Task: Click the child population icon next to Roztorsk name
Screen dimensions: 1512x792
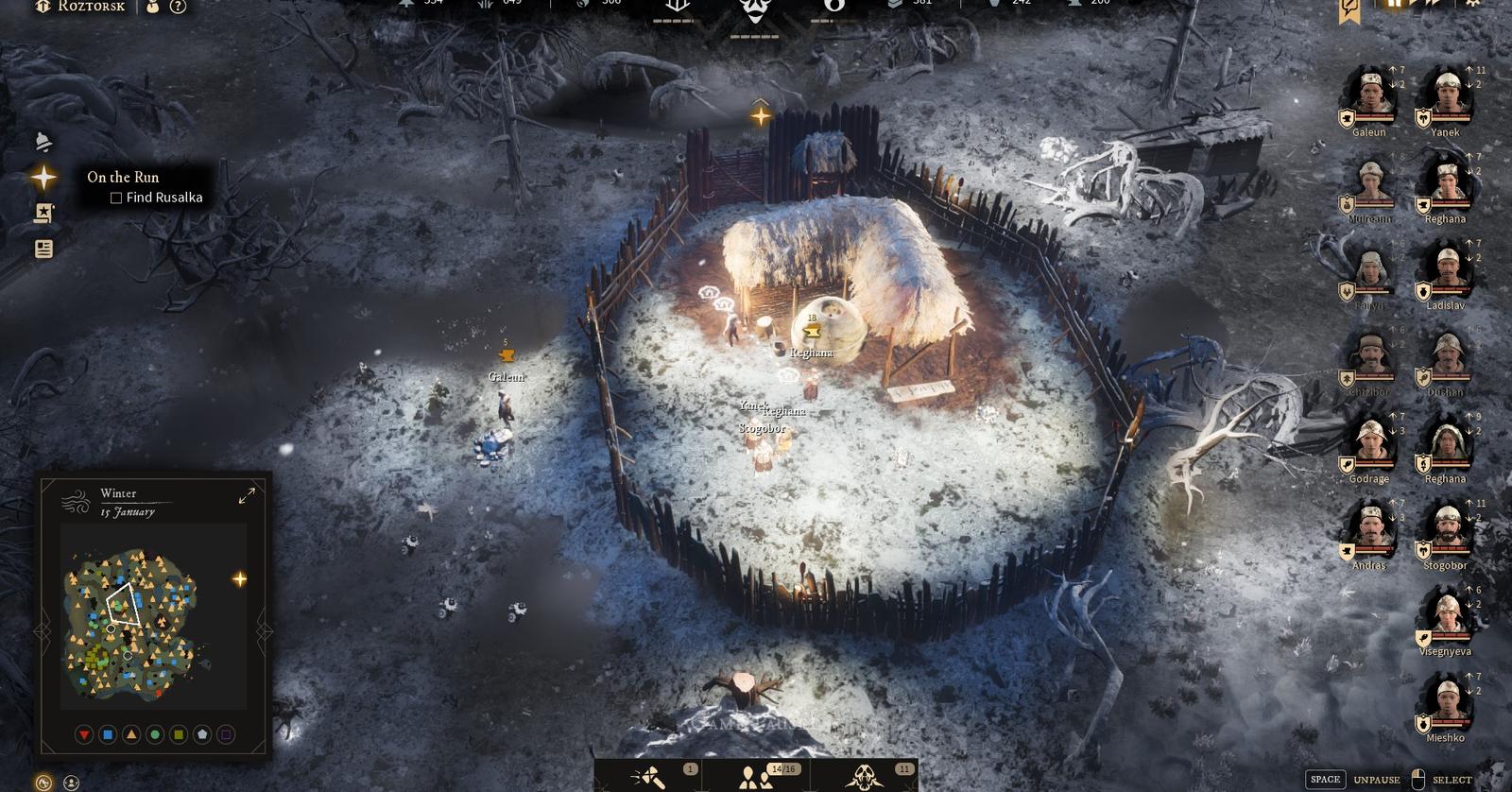Action: pyautogui.click(x=152, y=8)
